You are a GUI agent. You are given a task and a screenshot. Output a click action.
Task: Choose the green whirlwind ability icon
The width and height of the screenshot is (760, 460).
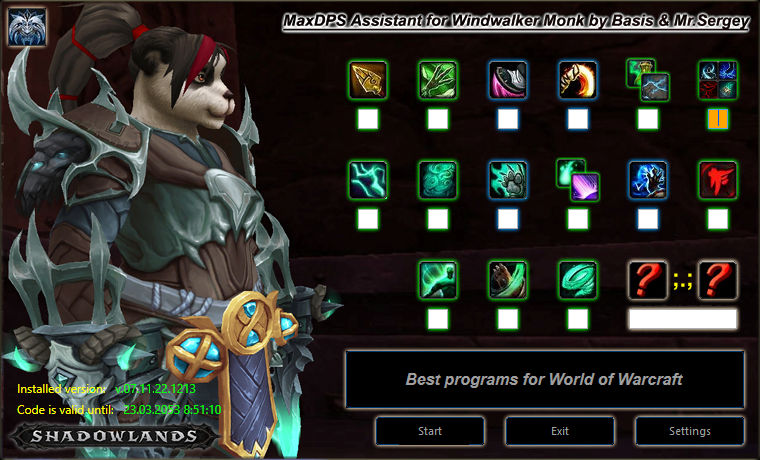point(578,280)
